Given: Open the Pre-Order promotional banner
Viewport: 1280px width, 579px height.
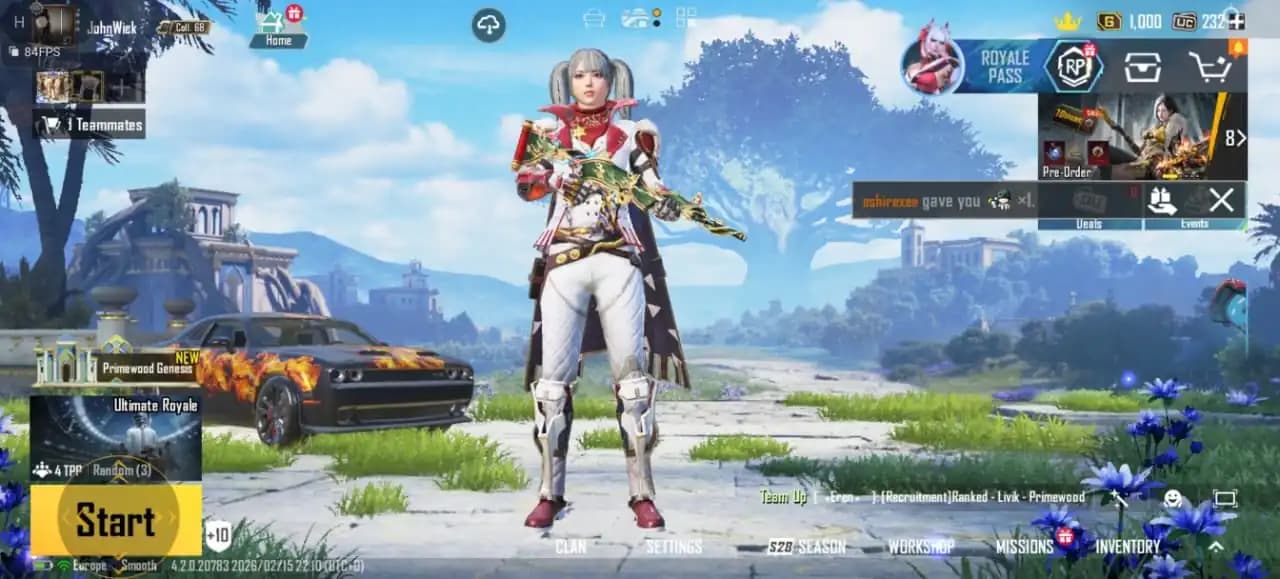Looking at the screenshot, I should point(1141,136).
